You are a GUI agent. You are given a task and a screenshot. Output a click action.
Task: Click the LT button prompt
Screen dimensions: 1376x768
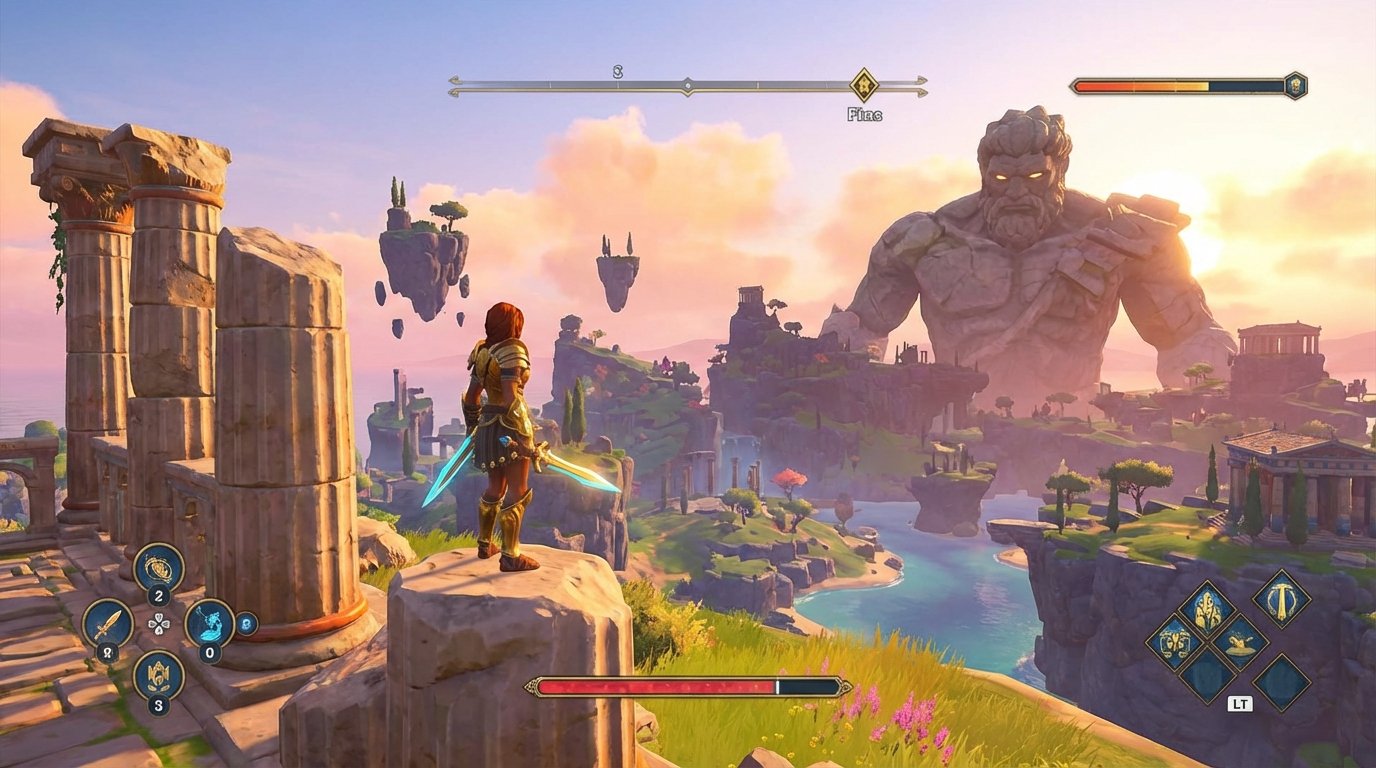[1241, 702]
